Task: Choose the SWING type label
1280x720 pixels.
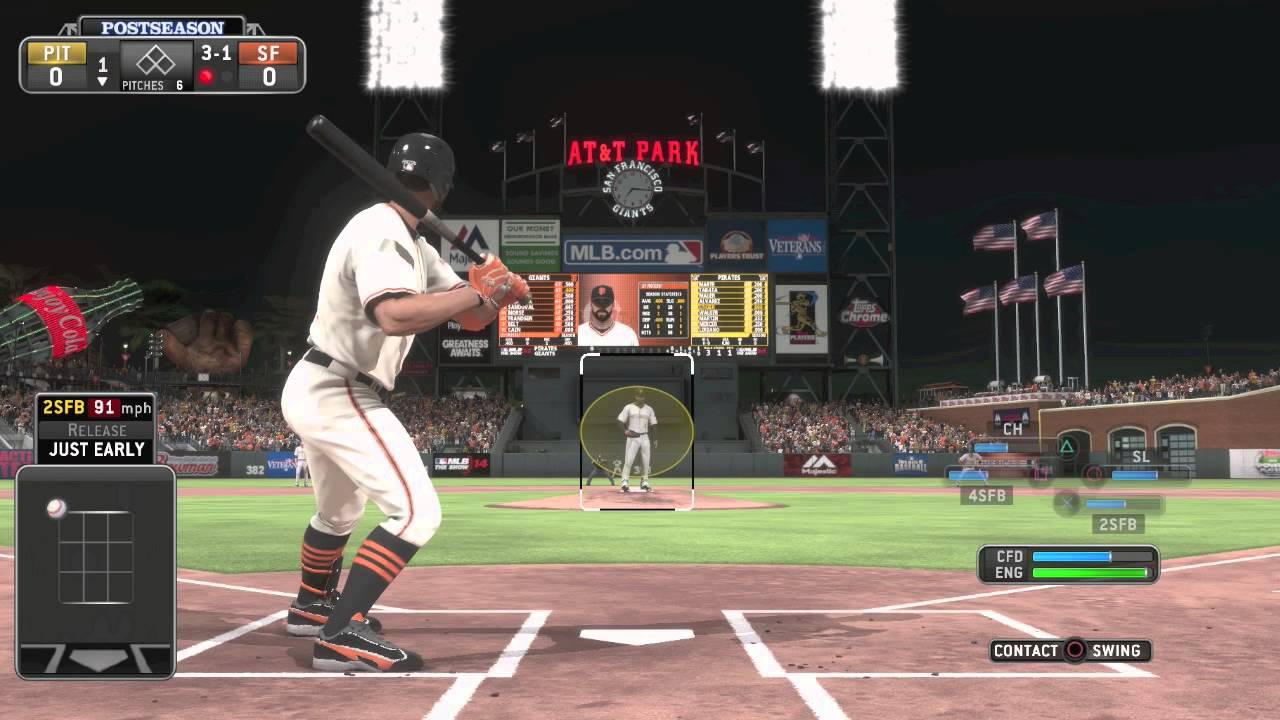Action: coord(1116,651)
